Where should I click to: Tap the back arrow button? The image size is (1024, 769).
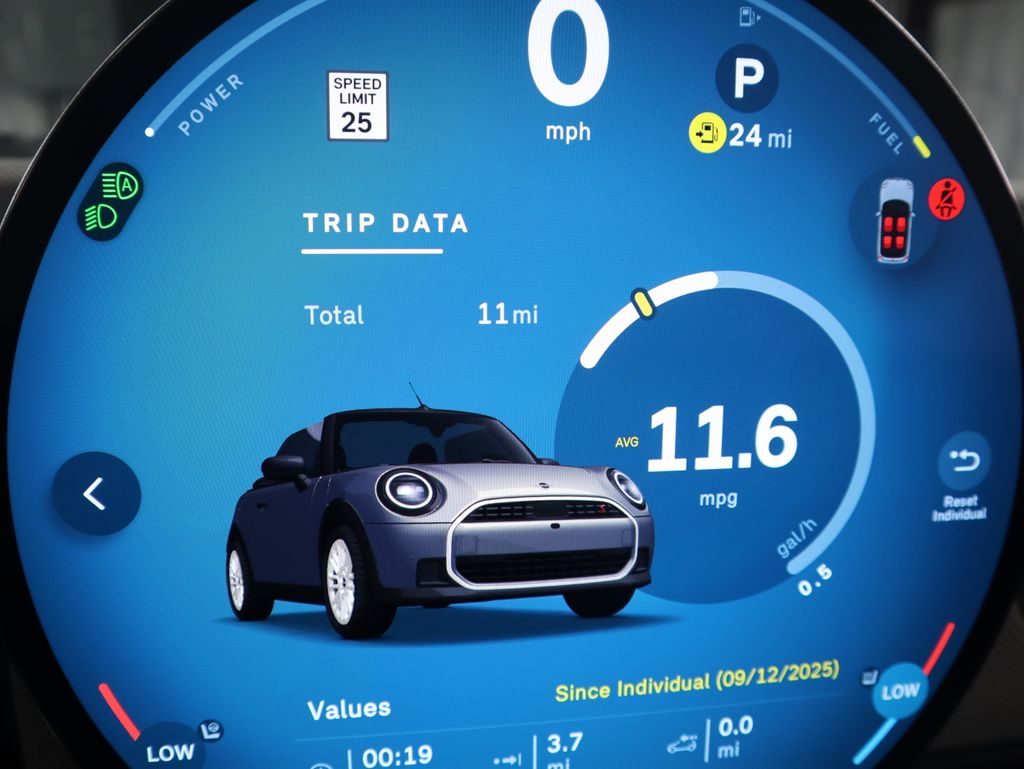pos(96,494)
